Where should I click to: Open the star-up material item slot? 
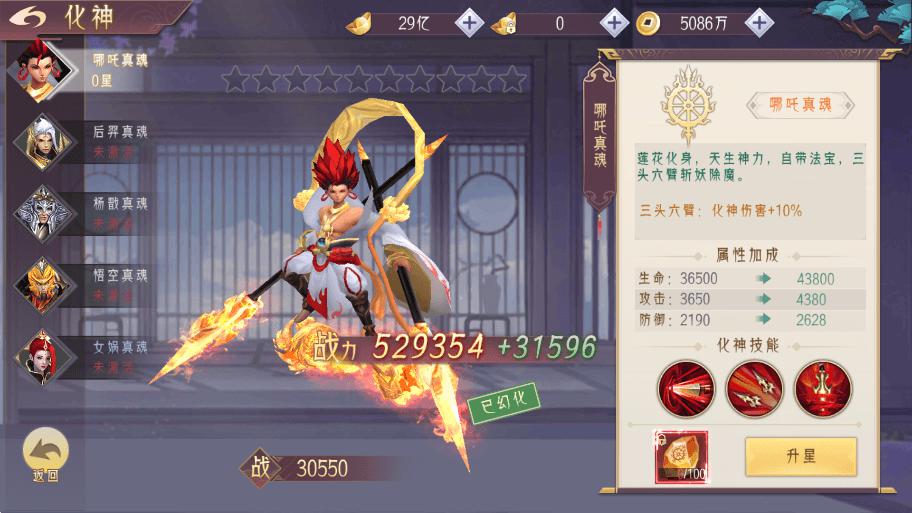click(x=681, y=457)
